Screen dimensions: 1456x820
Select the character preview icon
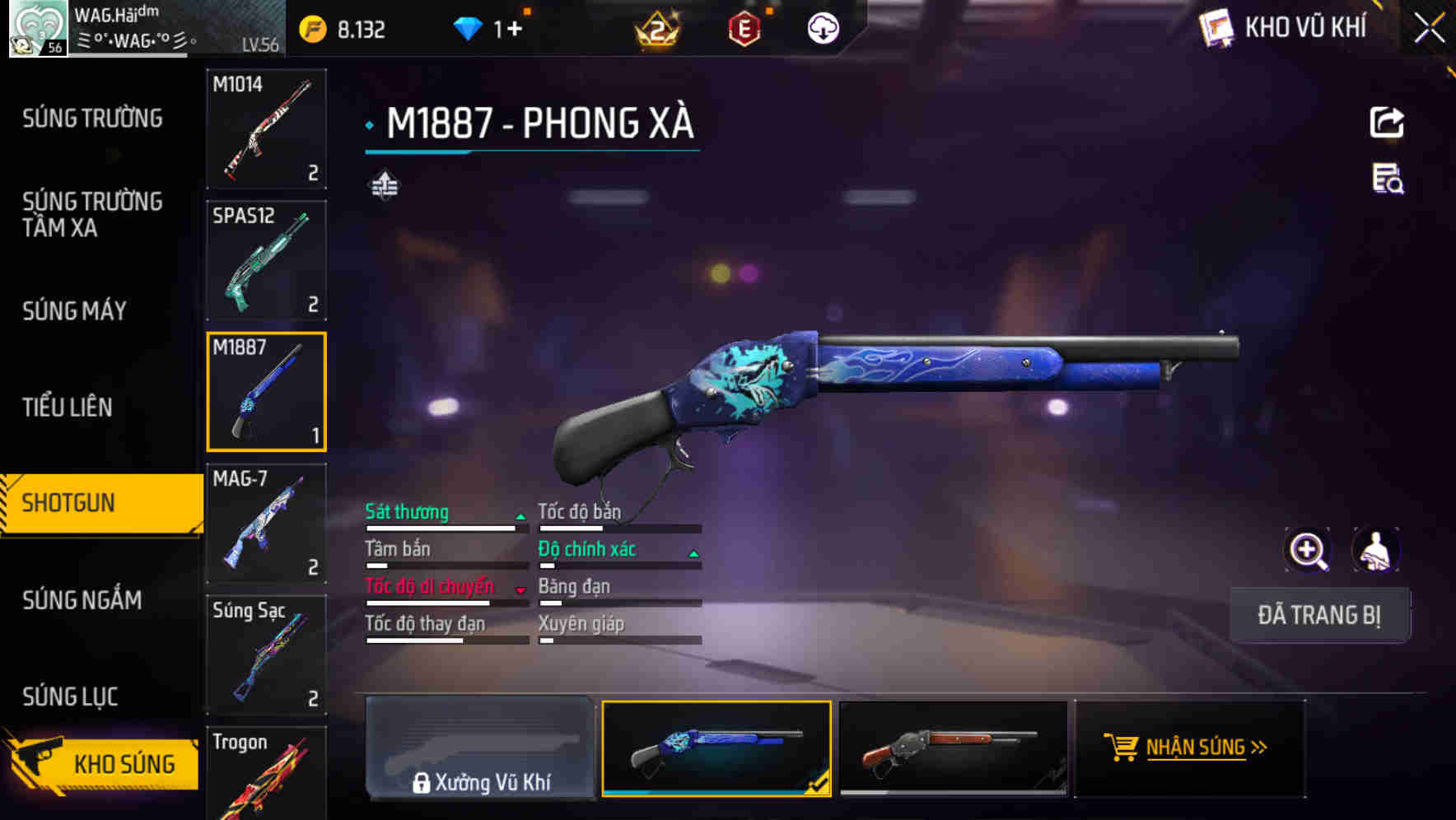(x=1374, y=550)
